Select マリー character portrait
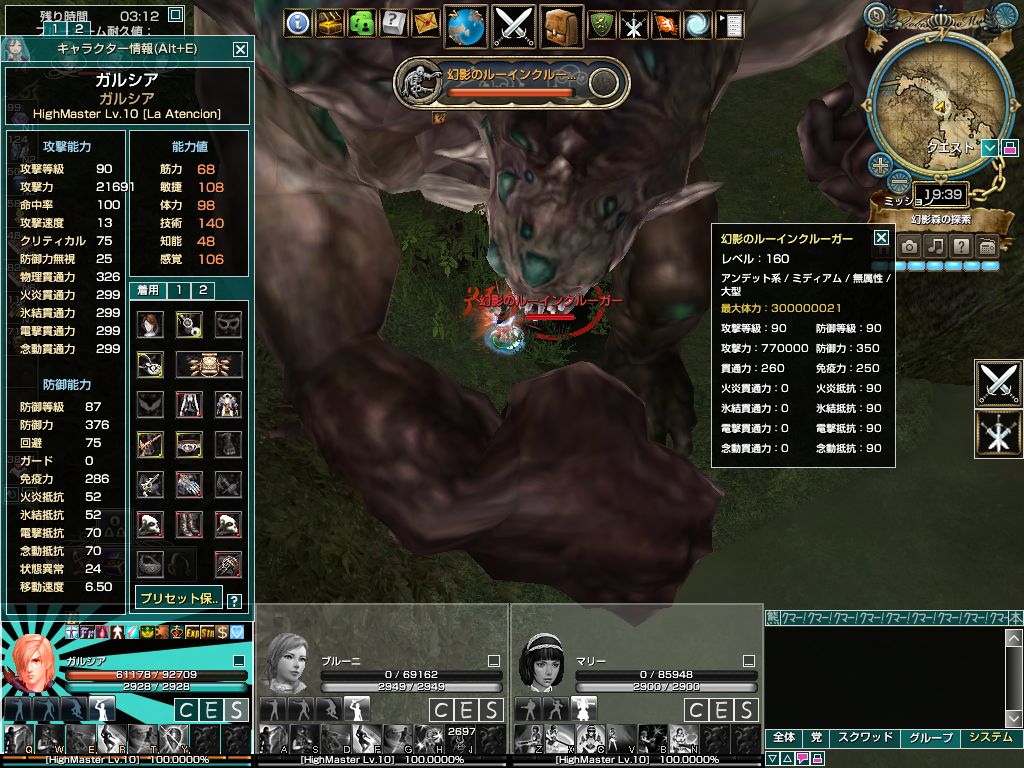 pyautogui.click(x=540, y=663)
